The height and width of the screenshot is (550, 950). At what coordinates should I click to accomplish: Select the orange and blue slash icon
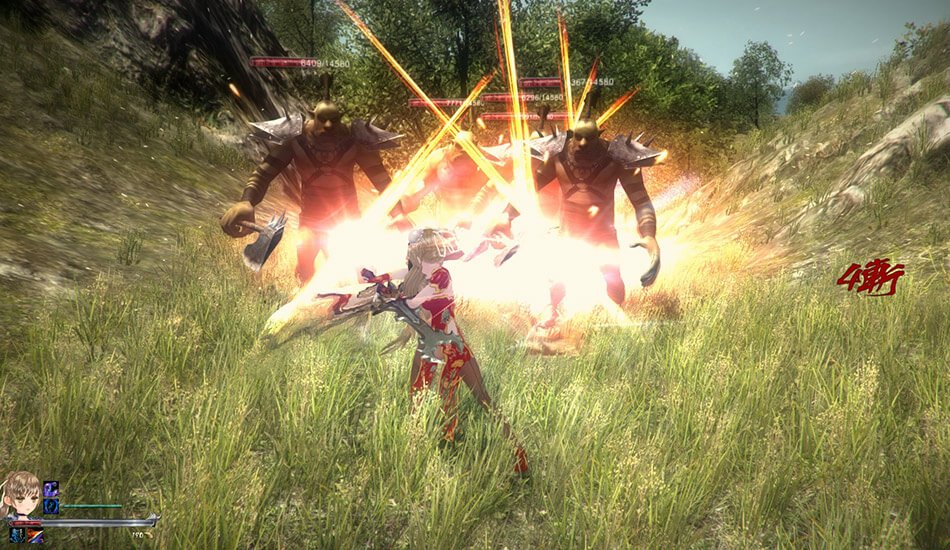click(x=37, y=535)
